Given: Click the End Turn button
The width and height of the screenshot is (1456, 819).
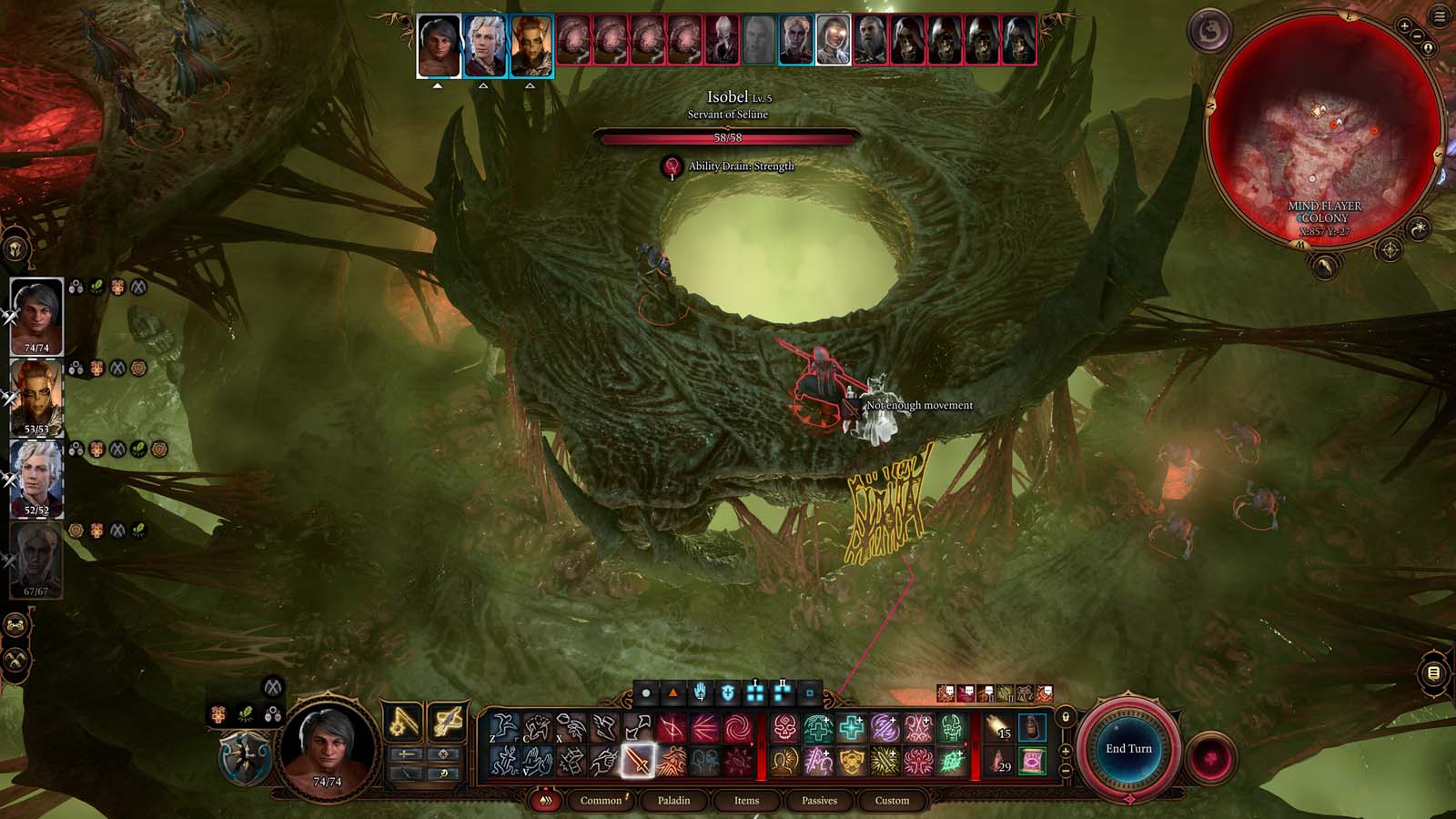Looking at the screenshot, I should point(1128,749).
